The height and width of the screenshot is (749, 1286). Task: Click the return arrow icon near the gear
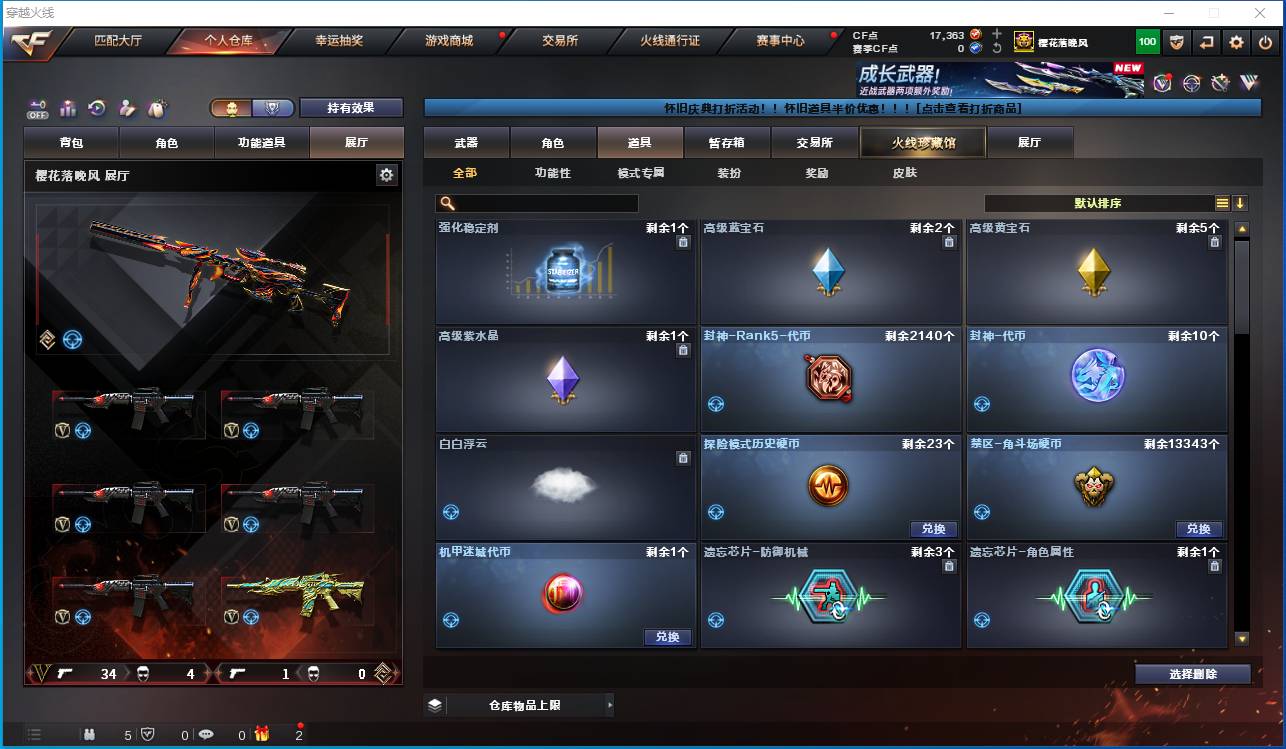1208,41
